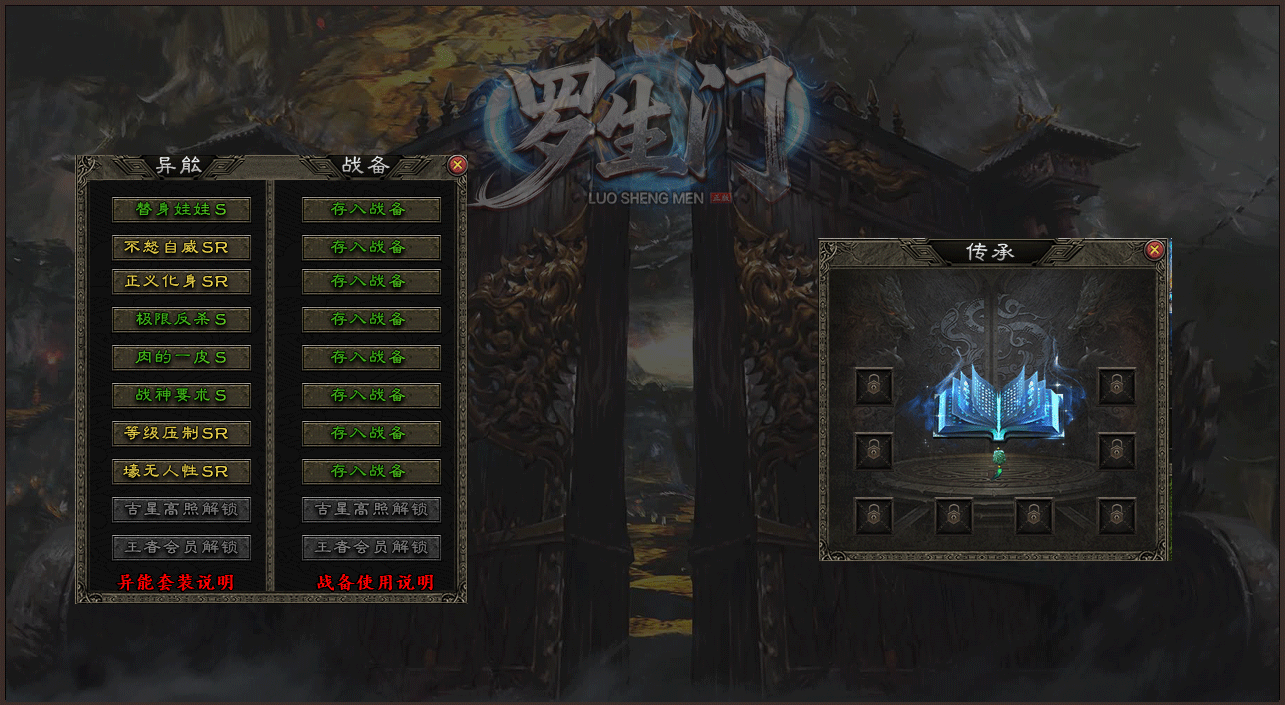1285x705 pixels.
Task: Click 存入战备 beside 替身娃娃S
Action: click(371, 210)
